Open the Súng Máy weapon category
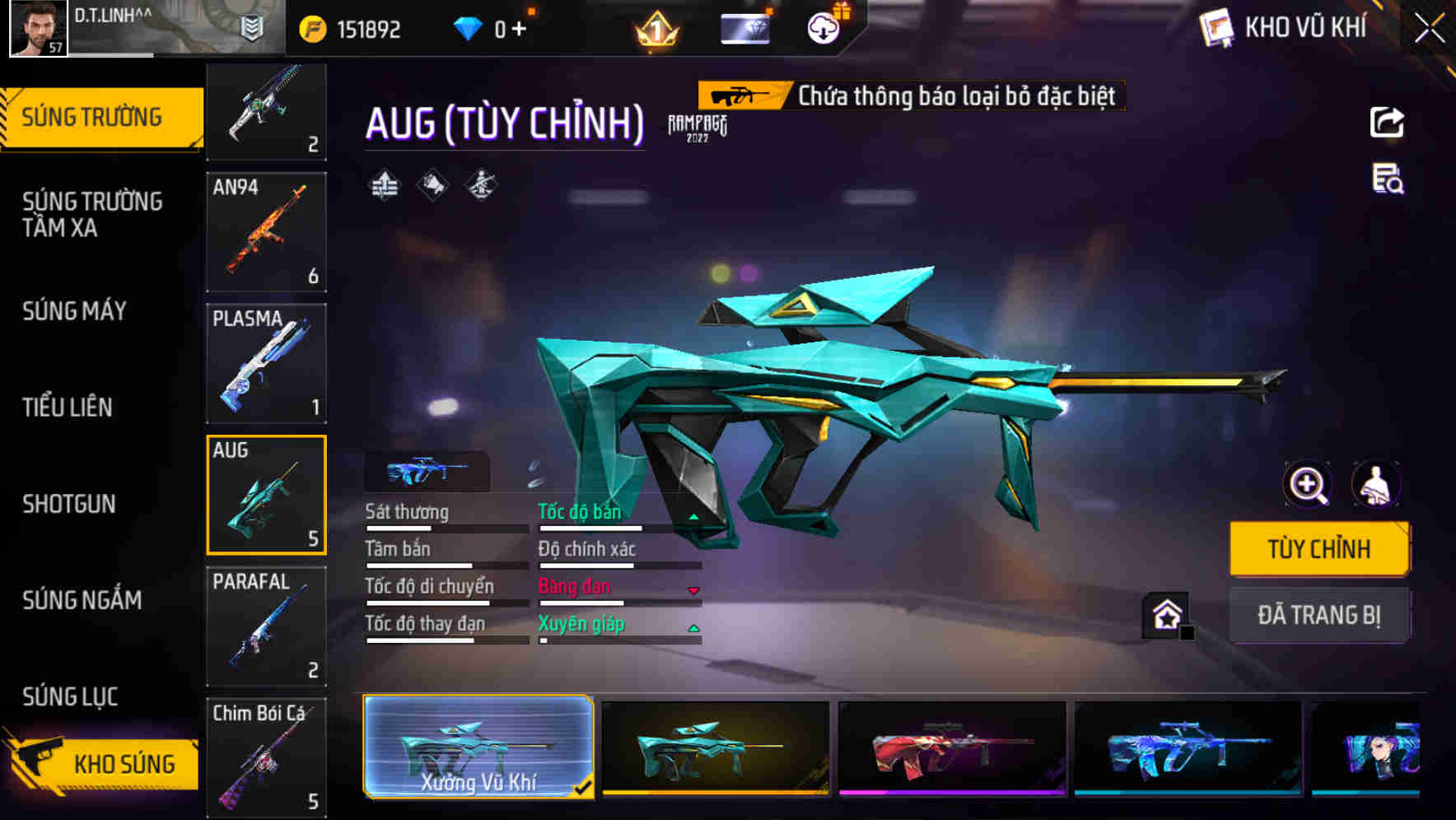The image size is (1456, 820). pos(74,311)
